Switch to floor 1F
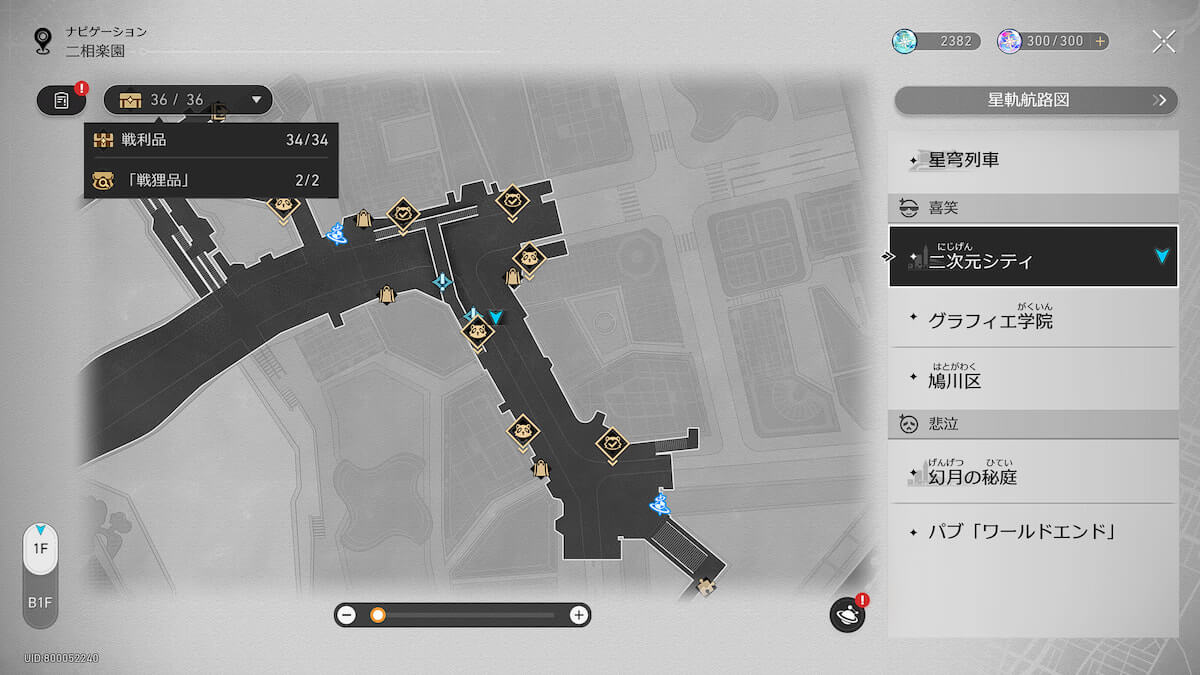 click(x=41, y=549)
